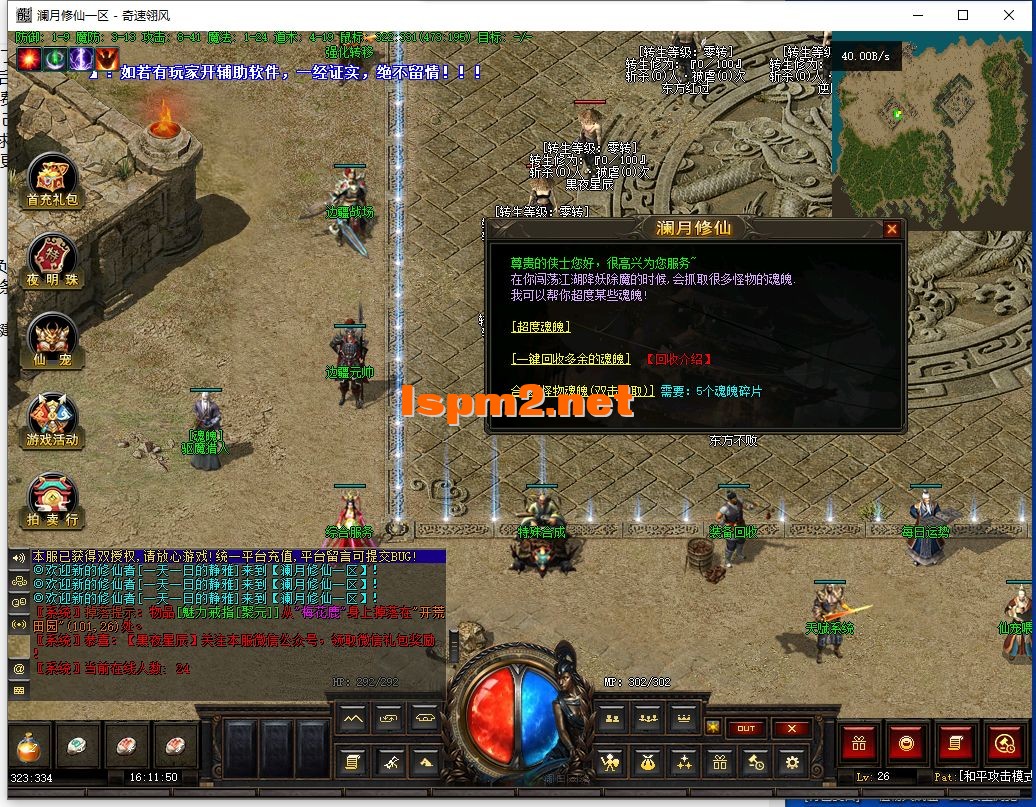This screenshot has width=1036, height=807.
Task: Click the red OUT button
Action: click(x=746, y=728)
